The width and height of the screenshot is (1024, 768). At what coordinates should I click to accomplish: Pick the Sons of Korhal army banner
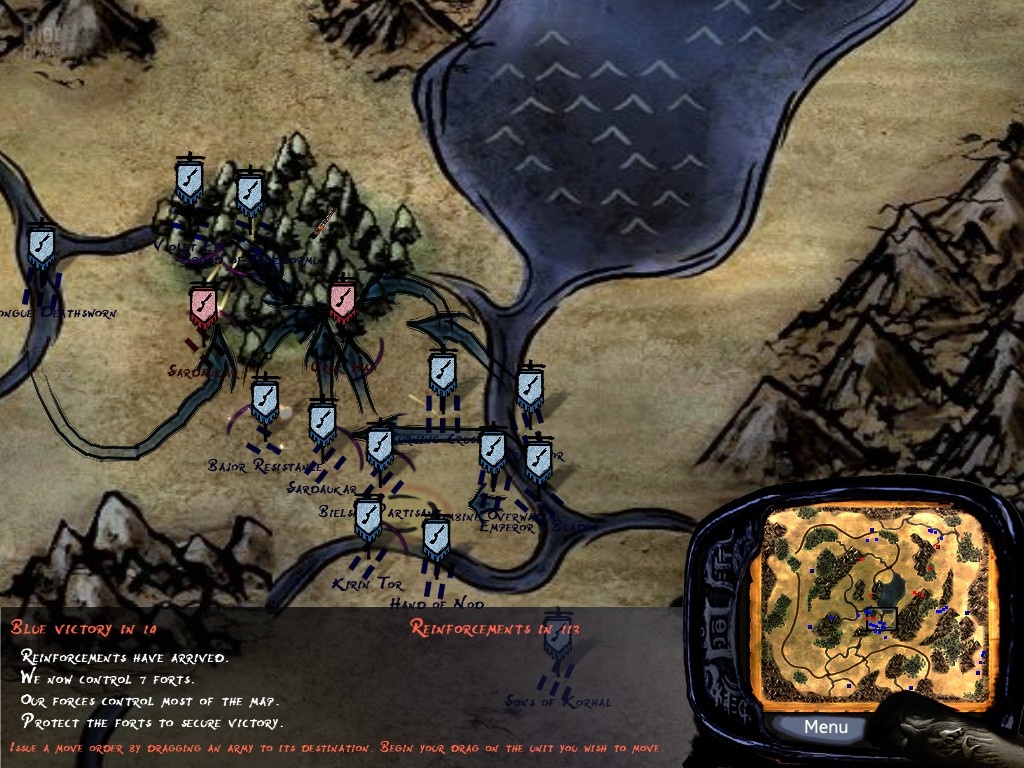tap(558, 636)
